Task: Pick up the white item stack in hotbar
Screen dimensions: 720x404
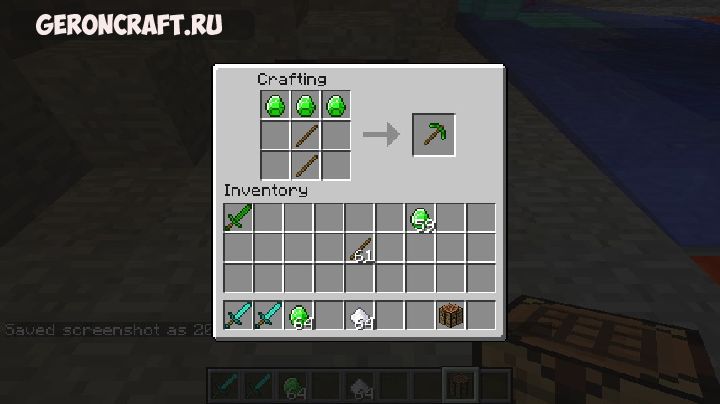Action: (360, 315)
